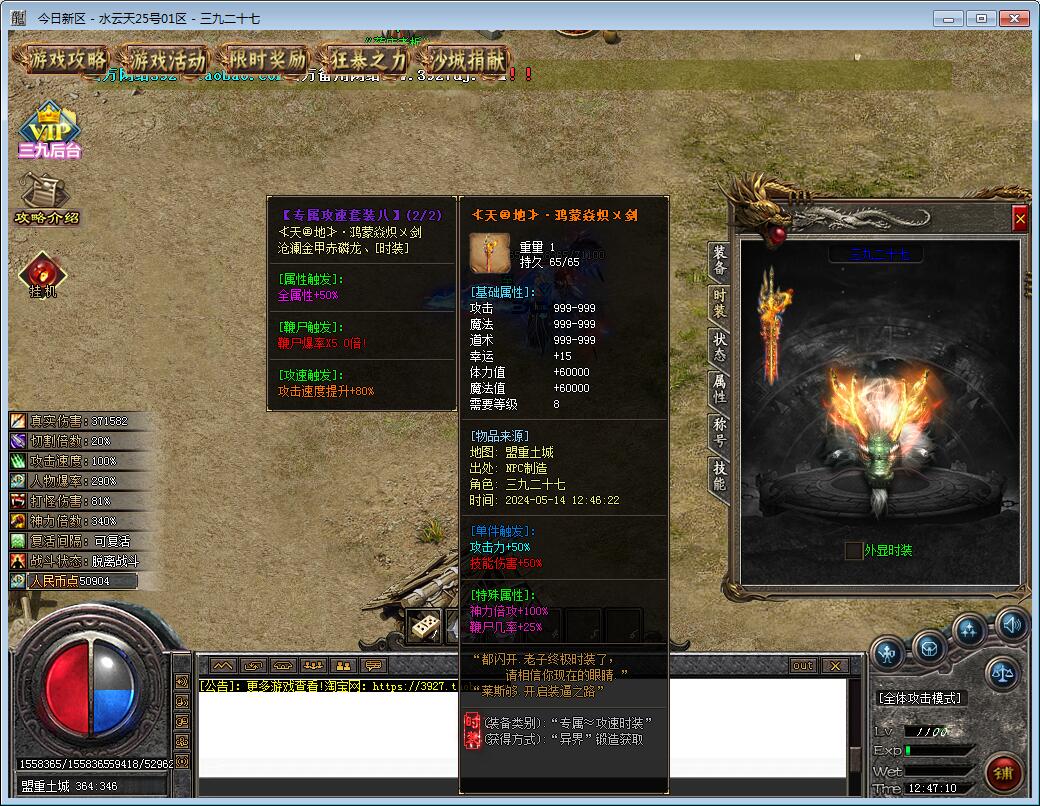Close the game window
1040x806 pixels.
point(1016,18)
